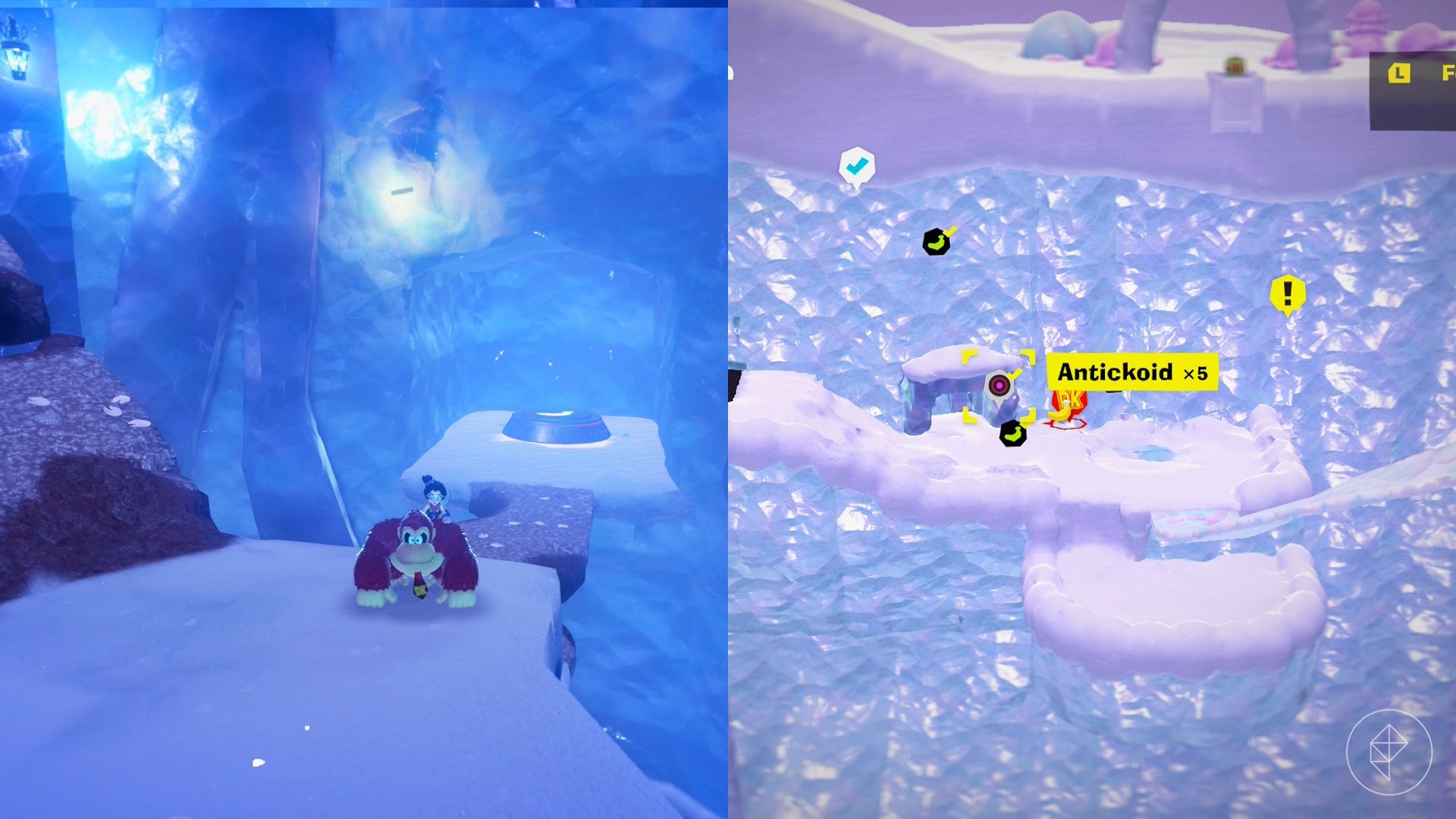Click the blue checkmark bubble's pointer tail
1456x819 pixels.
(x=857, y=187)
